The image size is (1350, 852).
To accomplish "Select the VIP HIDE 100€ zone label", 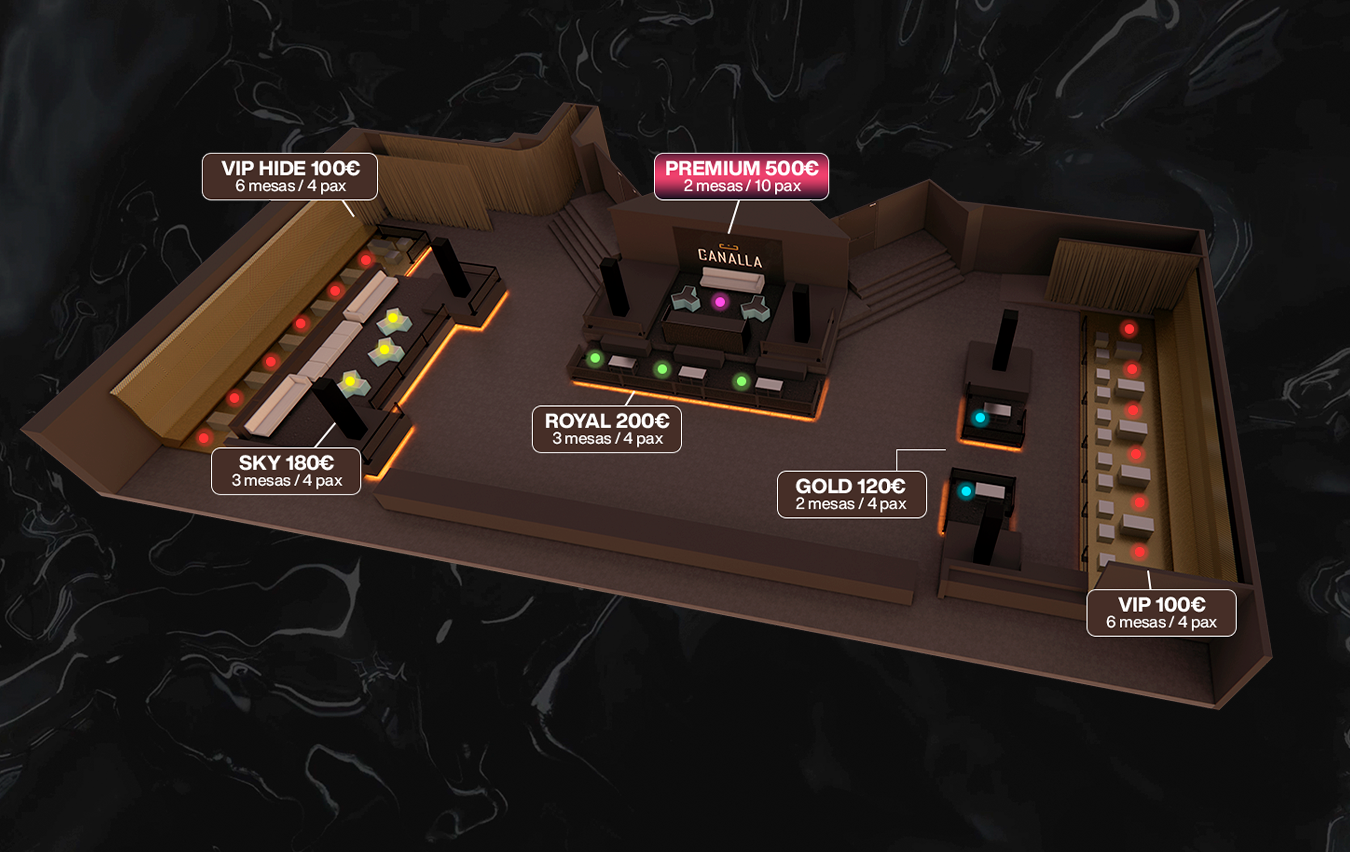I will (x=290, y=177).
